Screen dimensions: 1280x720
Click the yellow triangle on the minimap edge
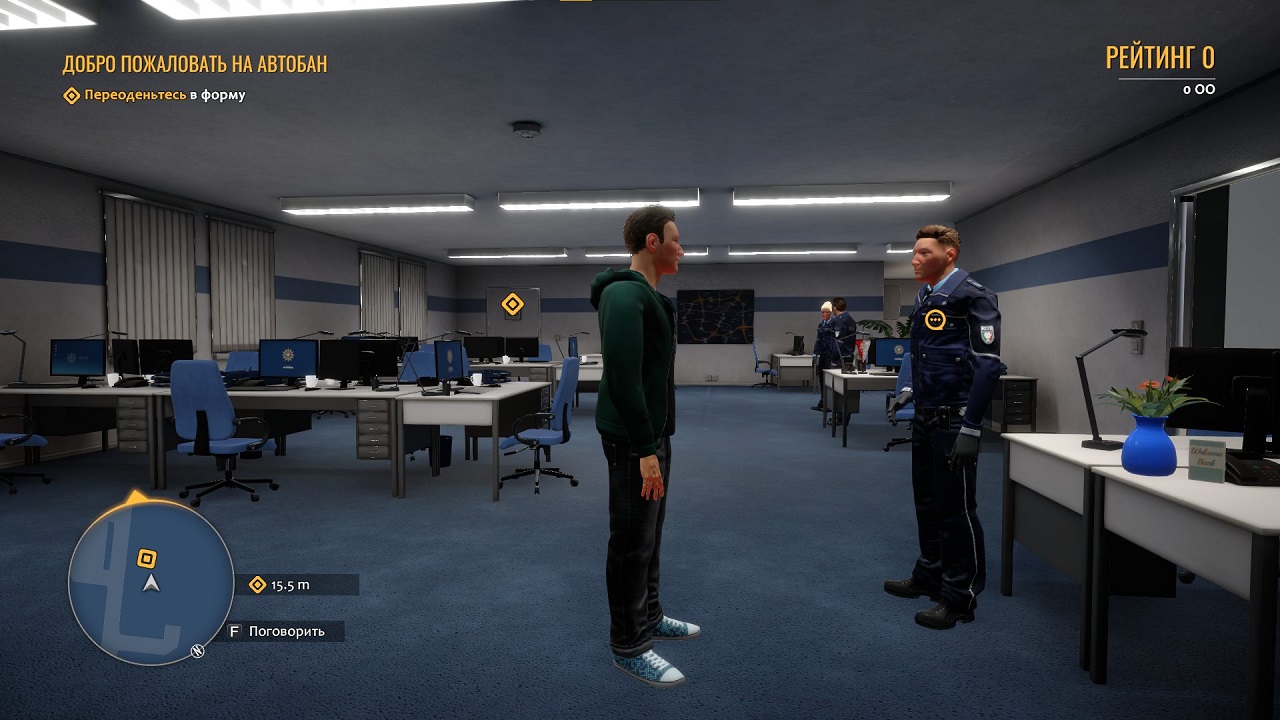tap(135, 496)
